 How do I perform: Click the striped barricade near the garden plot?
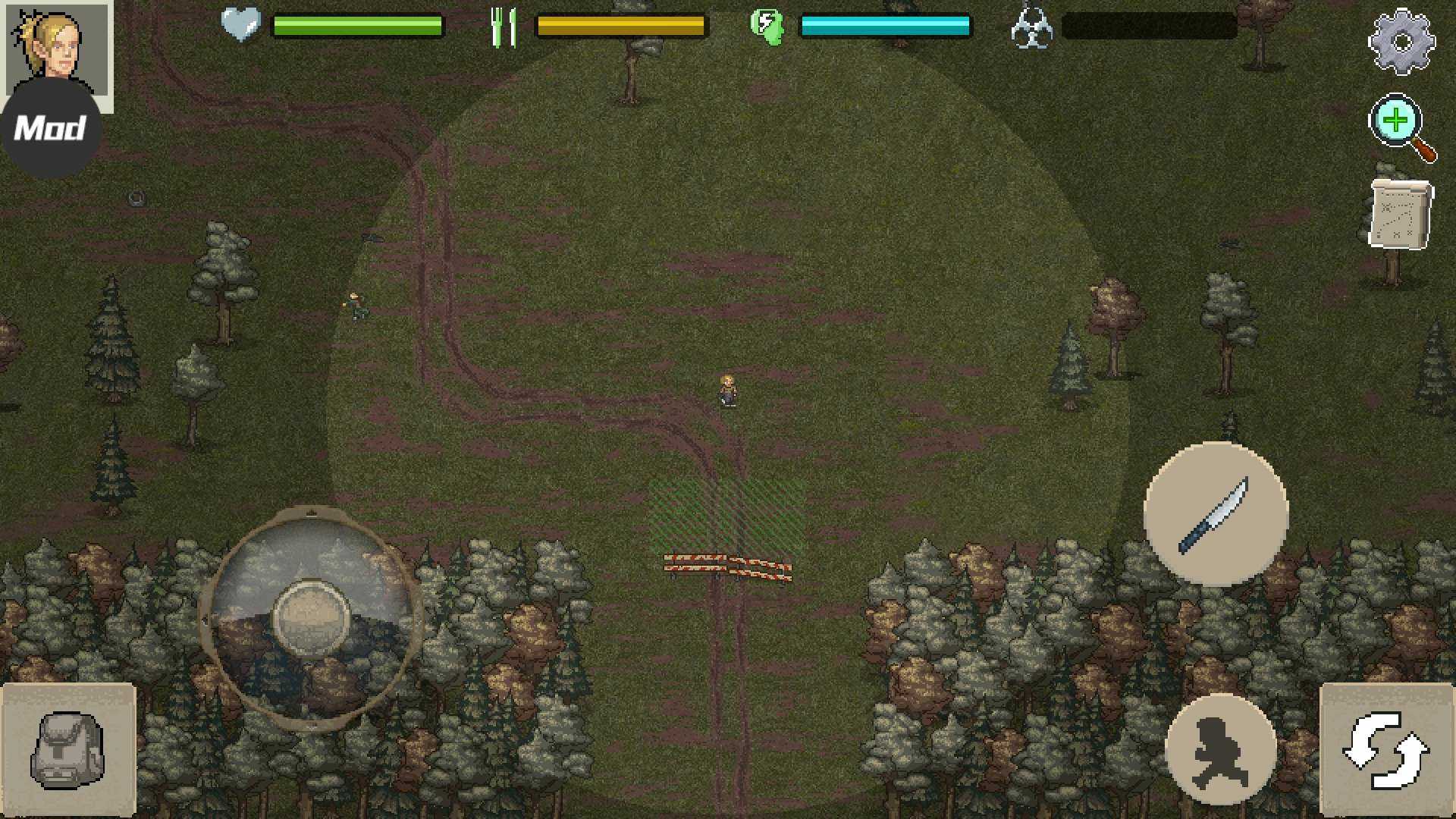click(724, 565)
